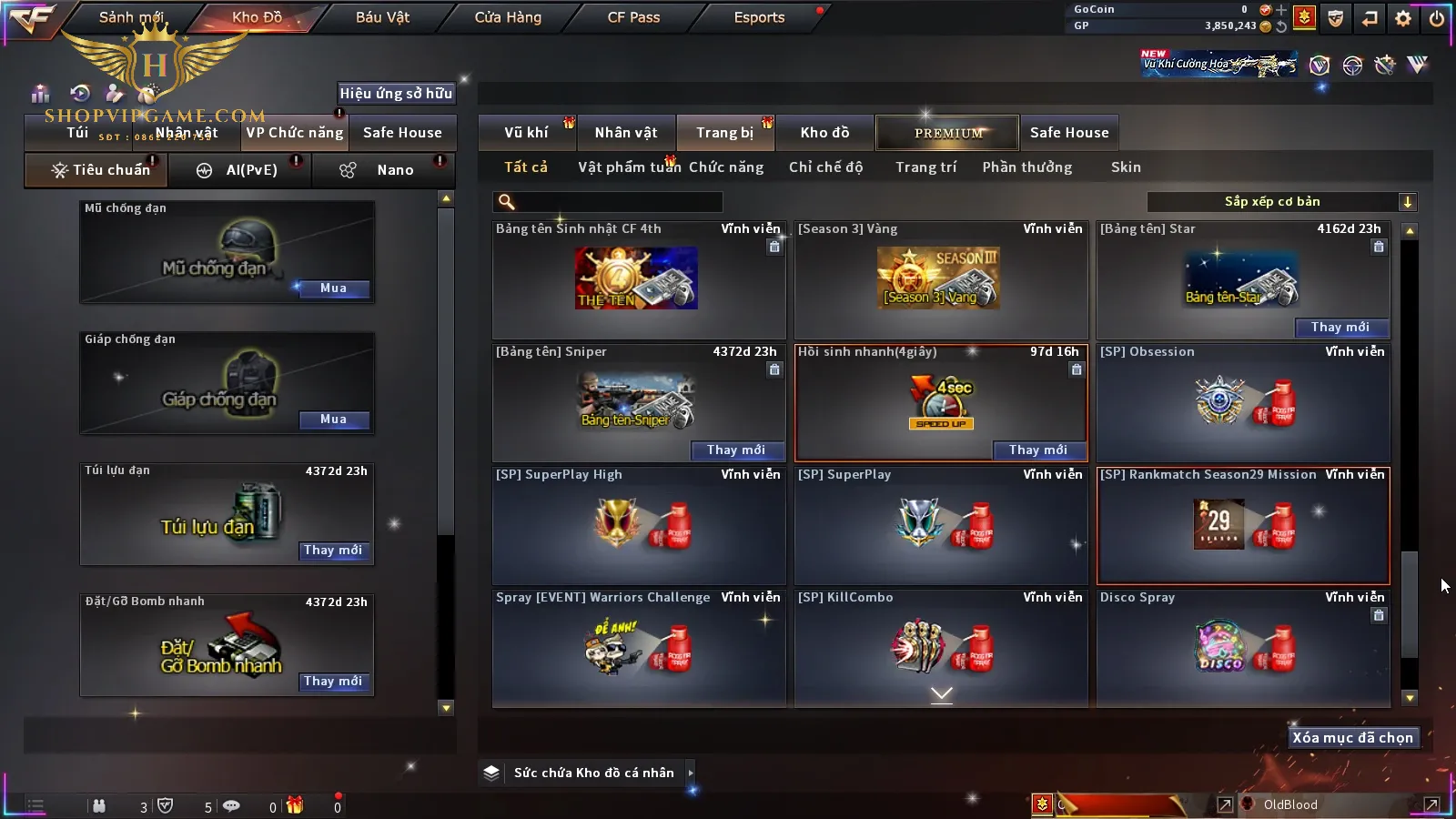Open Hiệu ứng sở hữu panel
Screen dimensions: 1456x819
point(396,94)
